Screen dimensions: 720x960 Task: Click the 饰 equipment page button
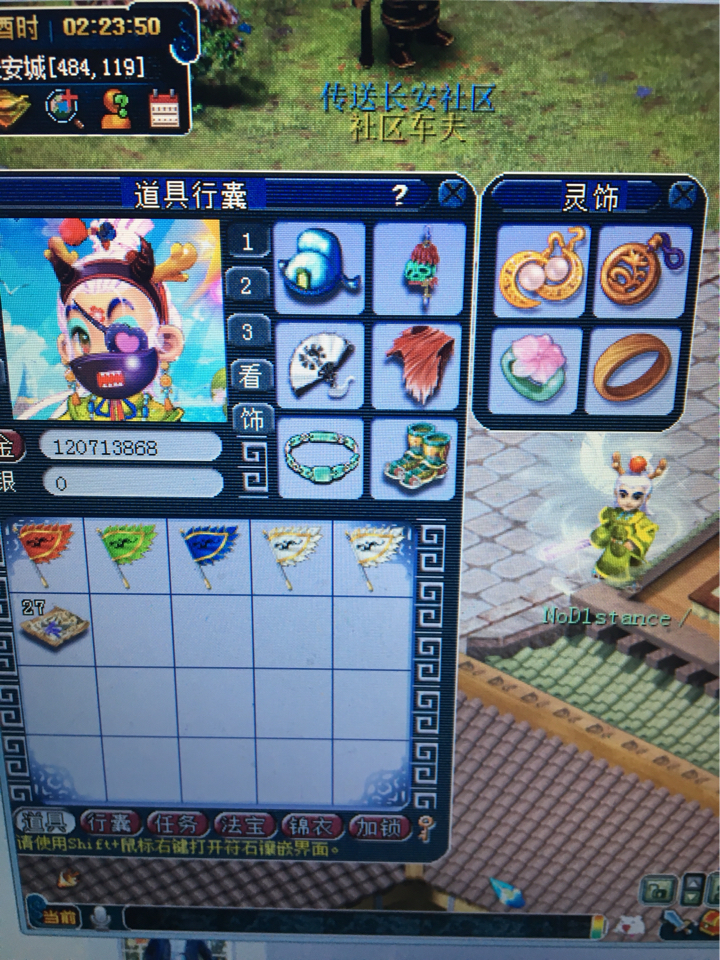251,419
